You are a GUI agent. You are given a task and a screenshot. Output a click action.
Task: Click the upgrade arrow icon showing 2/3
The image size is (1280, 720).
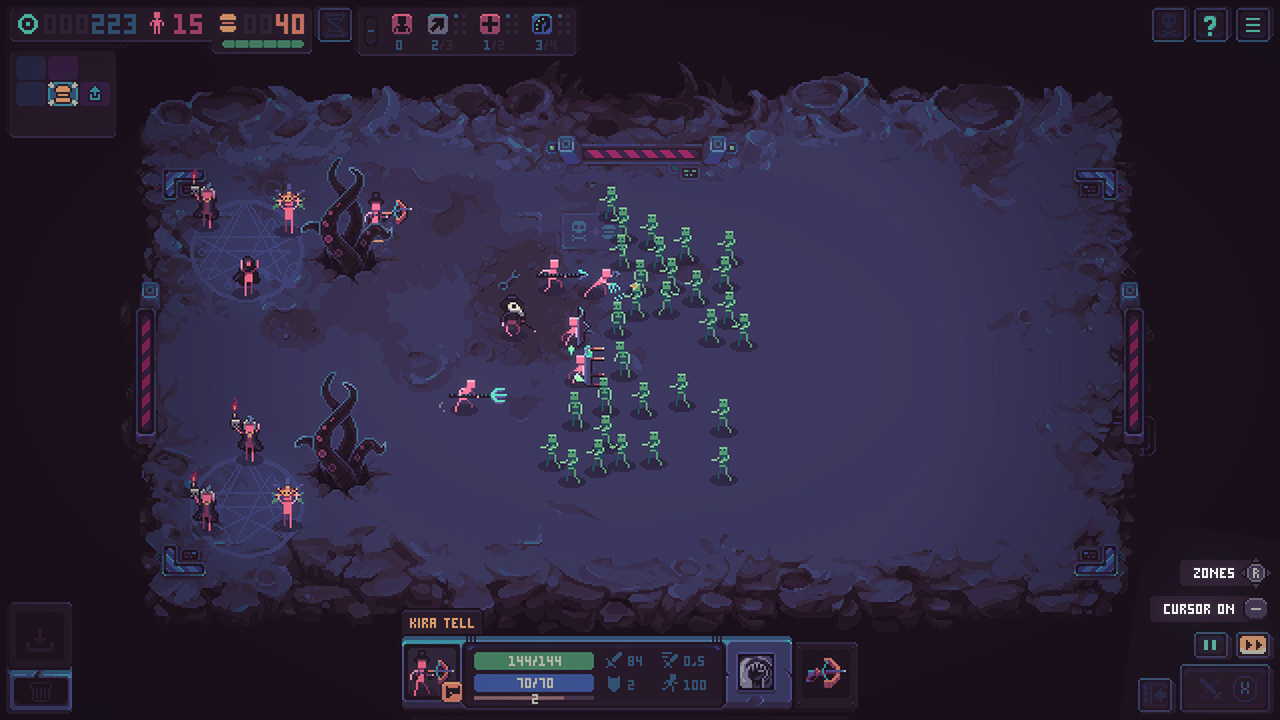coord(440,22)
